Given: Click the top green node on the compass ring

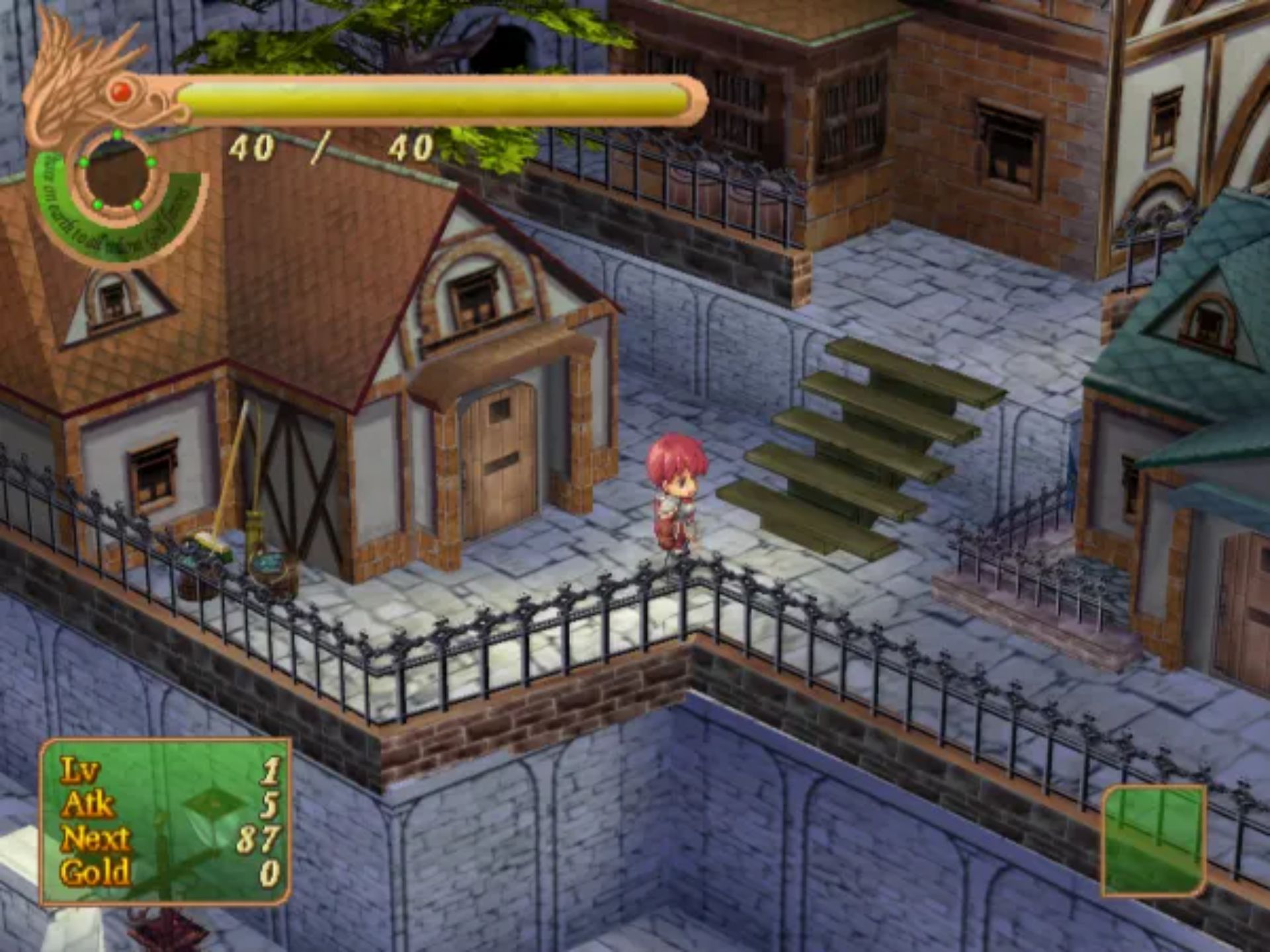Looking at the screenshot, I should pos(118,134).
